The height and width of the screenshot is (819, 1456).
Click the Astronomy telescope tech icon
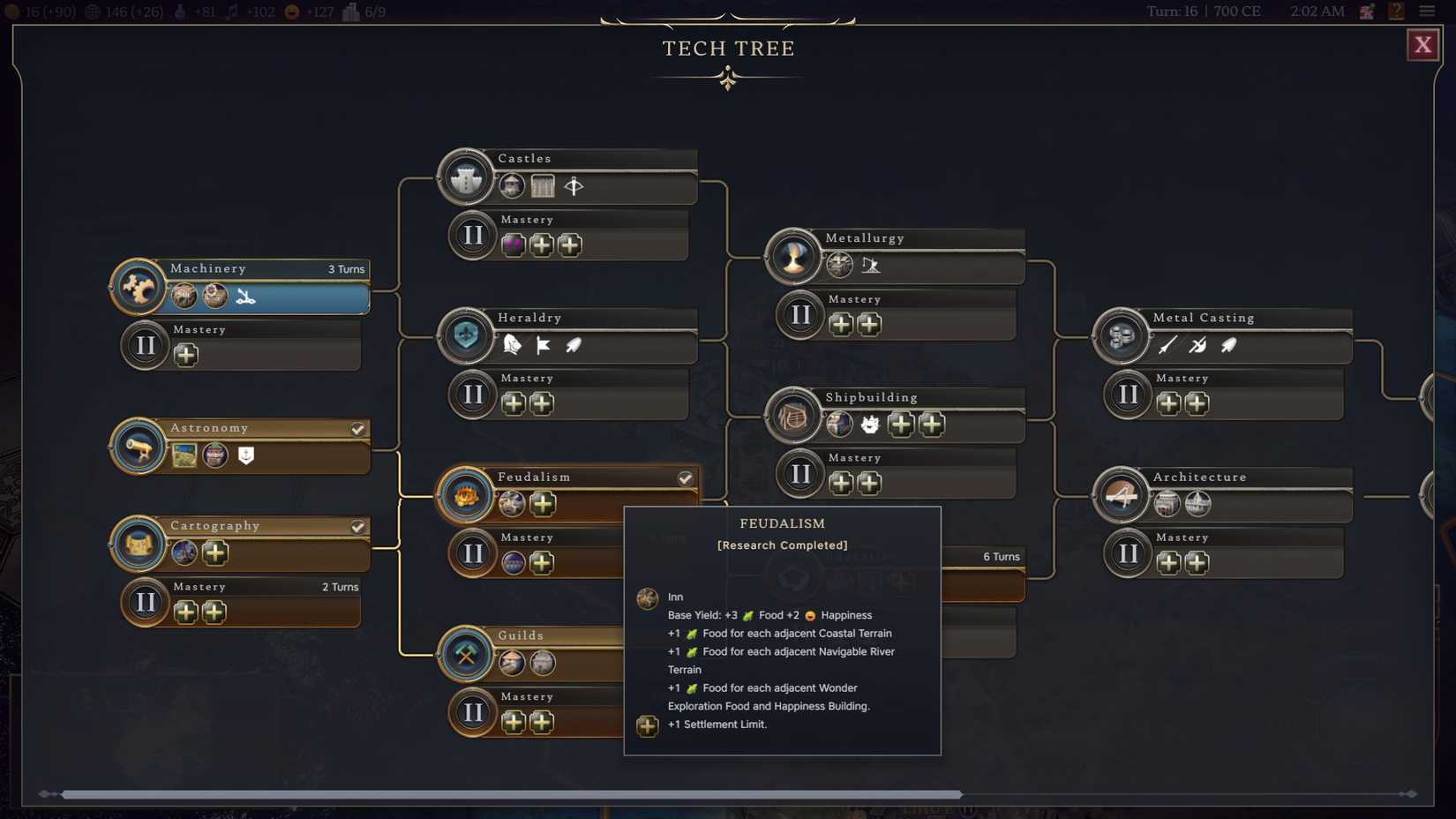pyautogui.click(x=139, y=446)
